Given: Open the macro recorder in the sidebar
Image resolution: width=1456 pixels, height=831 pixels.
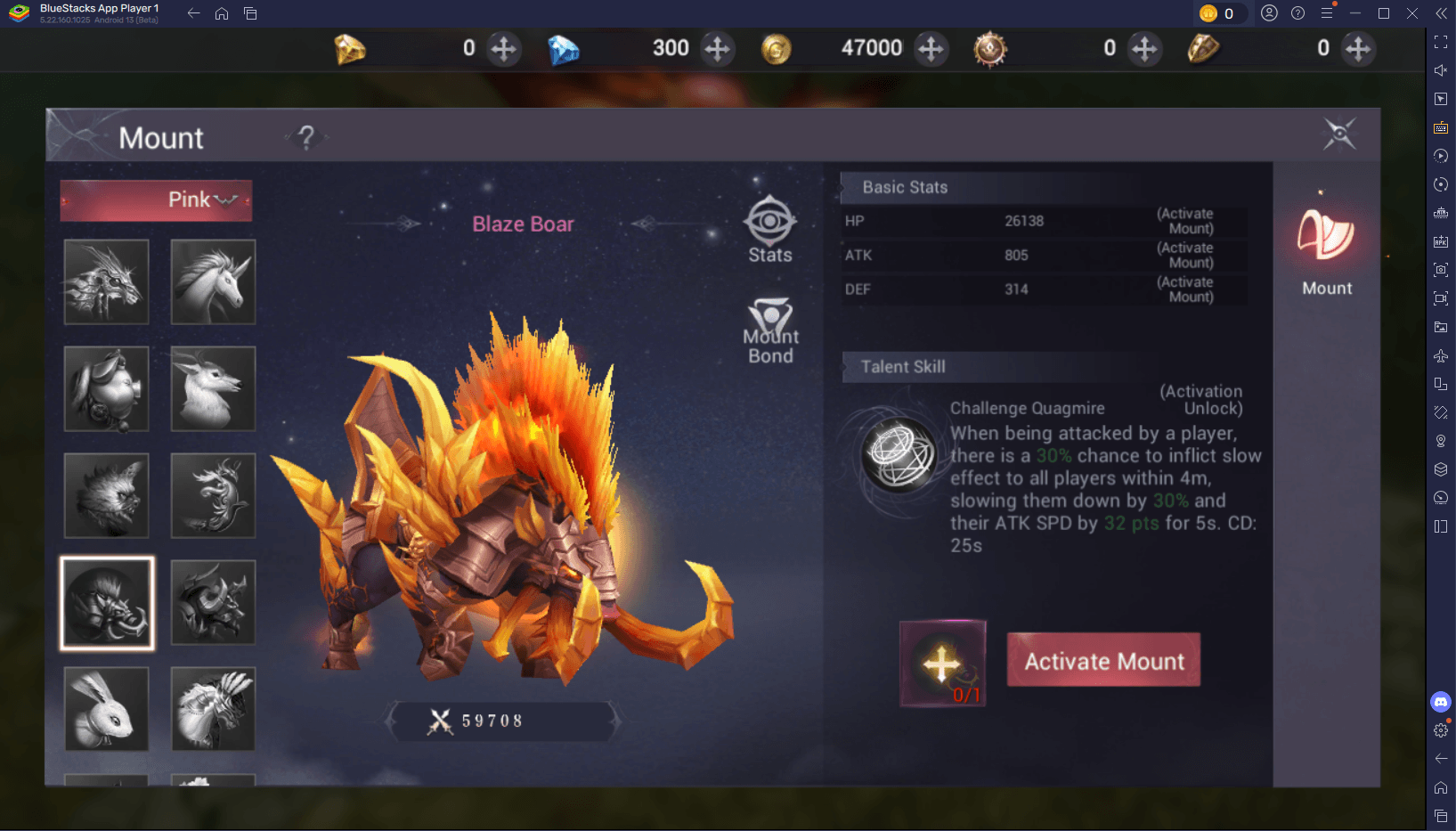Looking at the screenshot, I should [1440, 156].
